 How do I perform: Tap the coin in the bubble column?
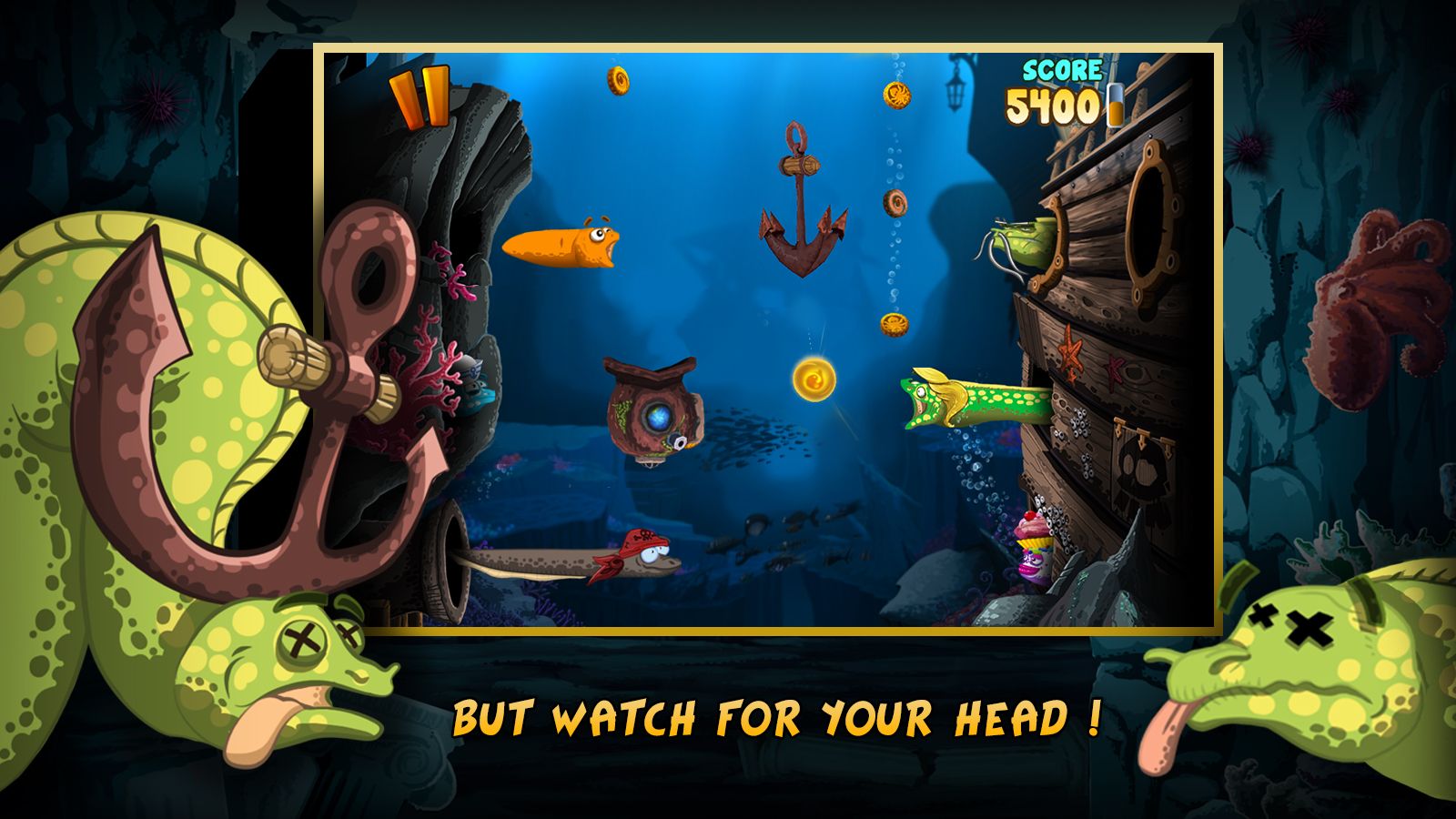click(x=895, y=202)
